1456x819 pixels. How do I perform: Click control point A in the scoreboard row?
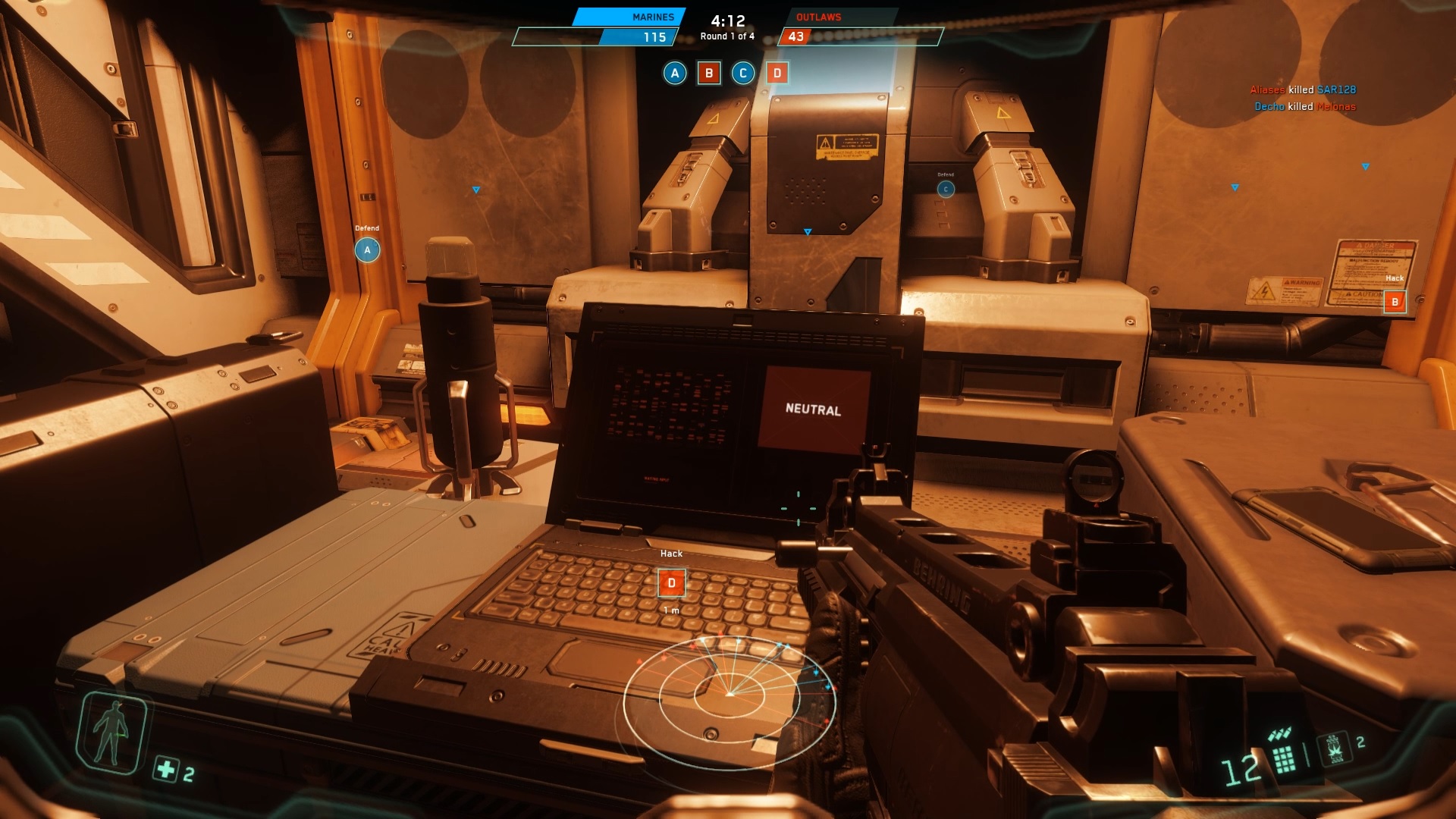point(675,73)
